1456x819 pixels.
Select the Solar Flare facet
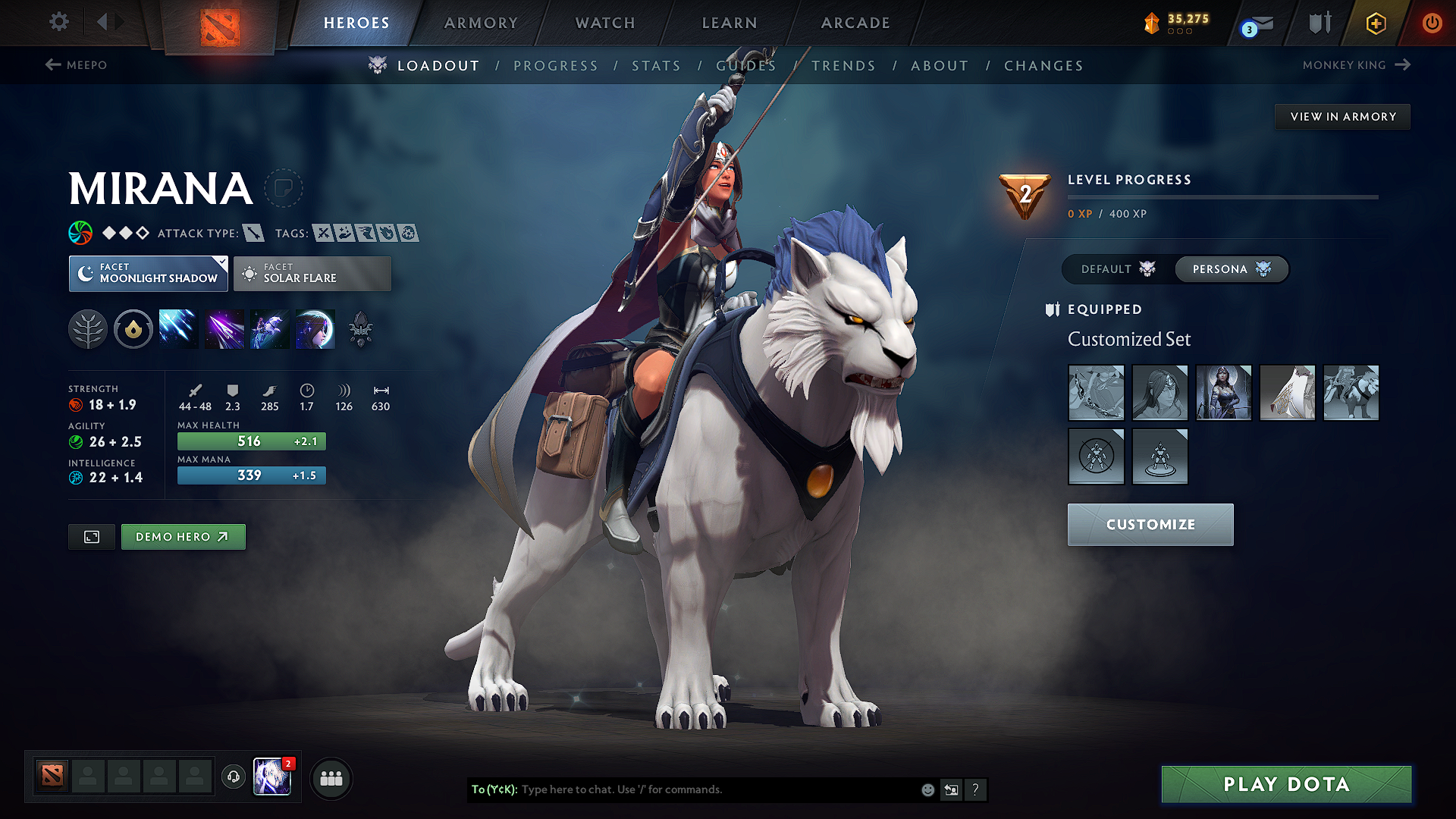[312, 274]
